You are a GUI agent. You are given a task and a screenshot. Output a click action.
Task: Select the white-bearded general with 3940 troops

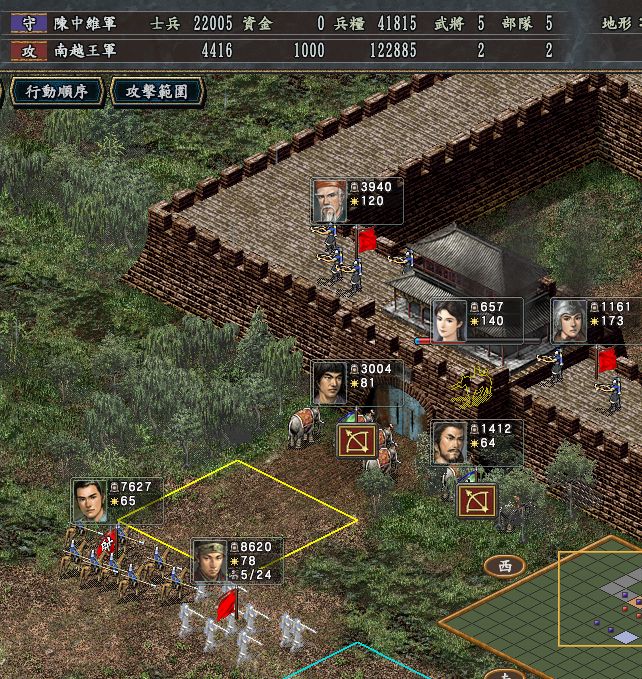point(329,201)
